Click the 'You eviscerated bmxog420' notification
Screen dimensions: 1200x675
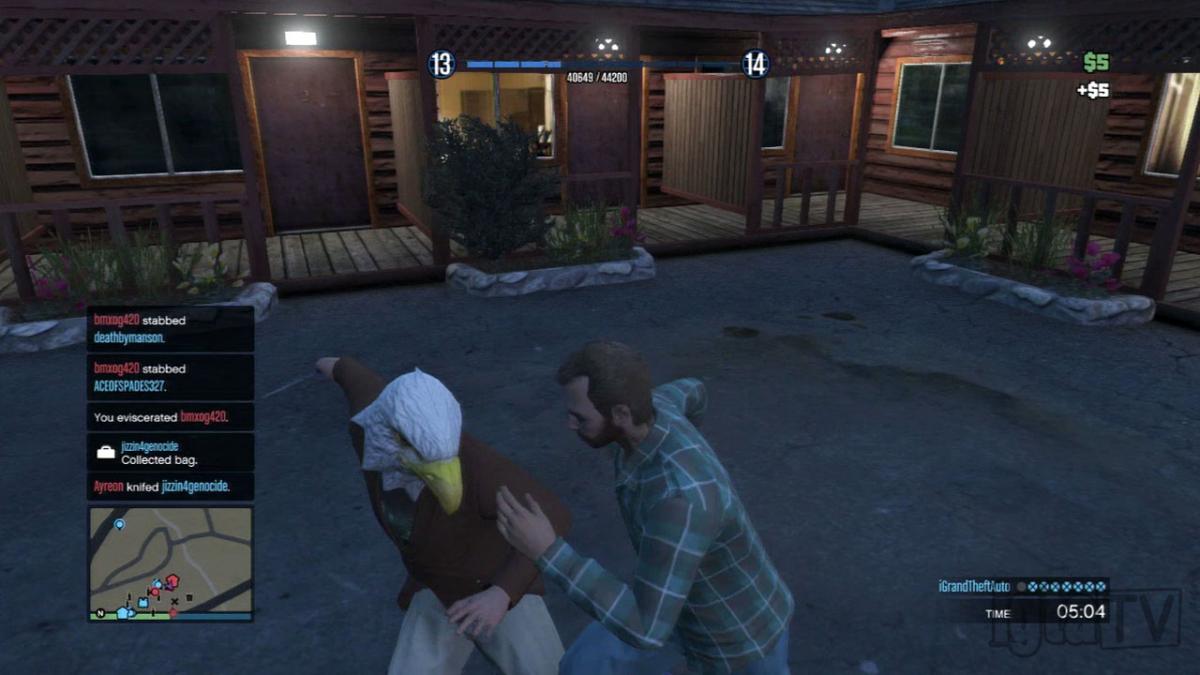(170, 417)
